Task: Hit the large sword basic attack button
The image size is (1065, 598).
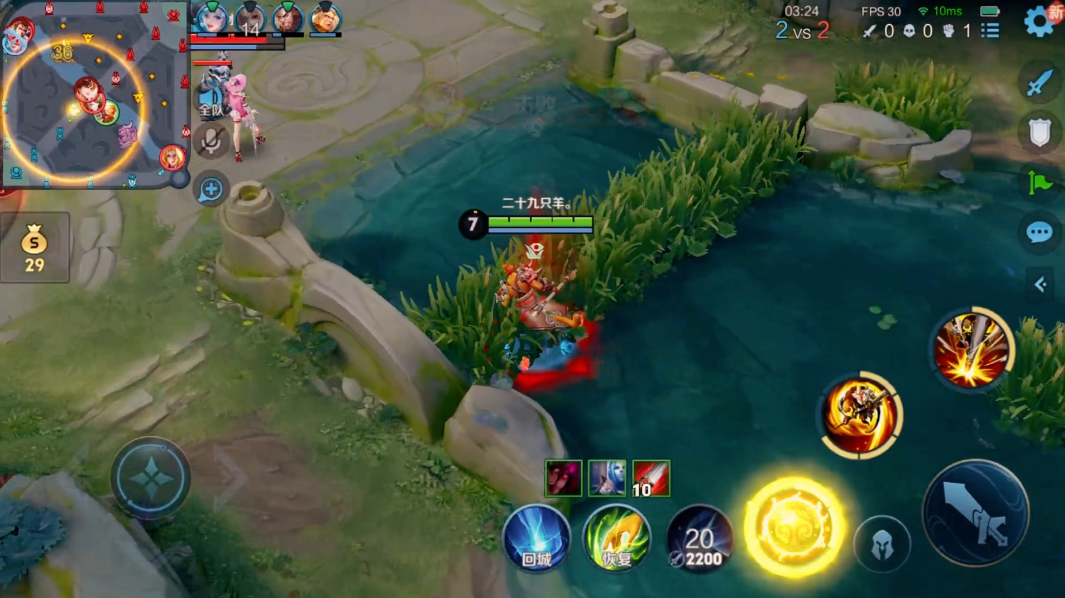Action: pyautogui.click(x=975, y=513)
